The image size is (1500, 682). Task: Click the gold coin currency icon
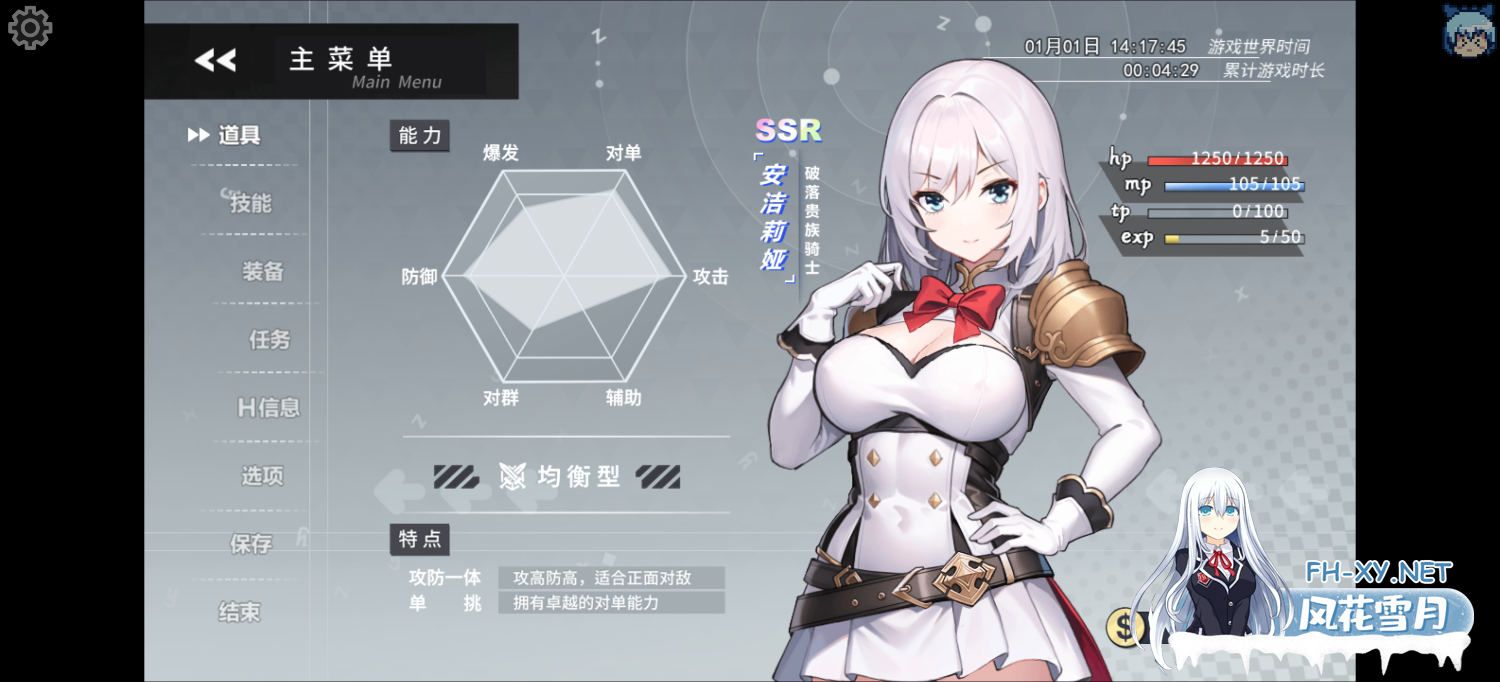point(1127,627)
